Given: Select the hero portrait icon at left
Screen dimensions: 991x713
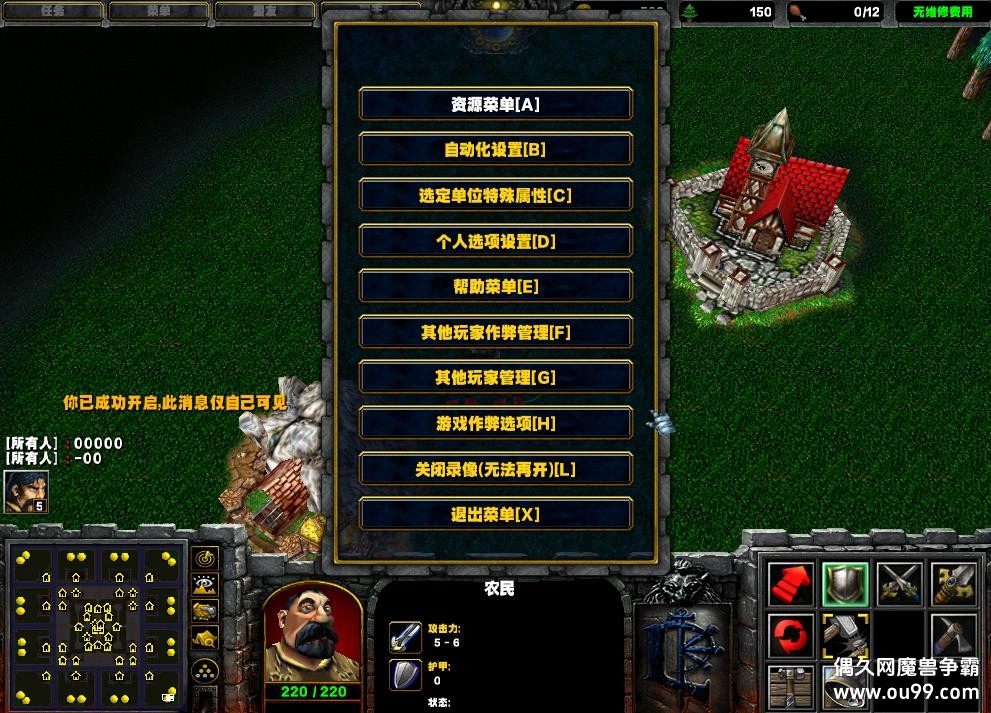Looking at the screenshot, I should click(x=25, y=491).
